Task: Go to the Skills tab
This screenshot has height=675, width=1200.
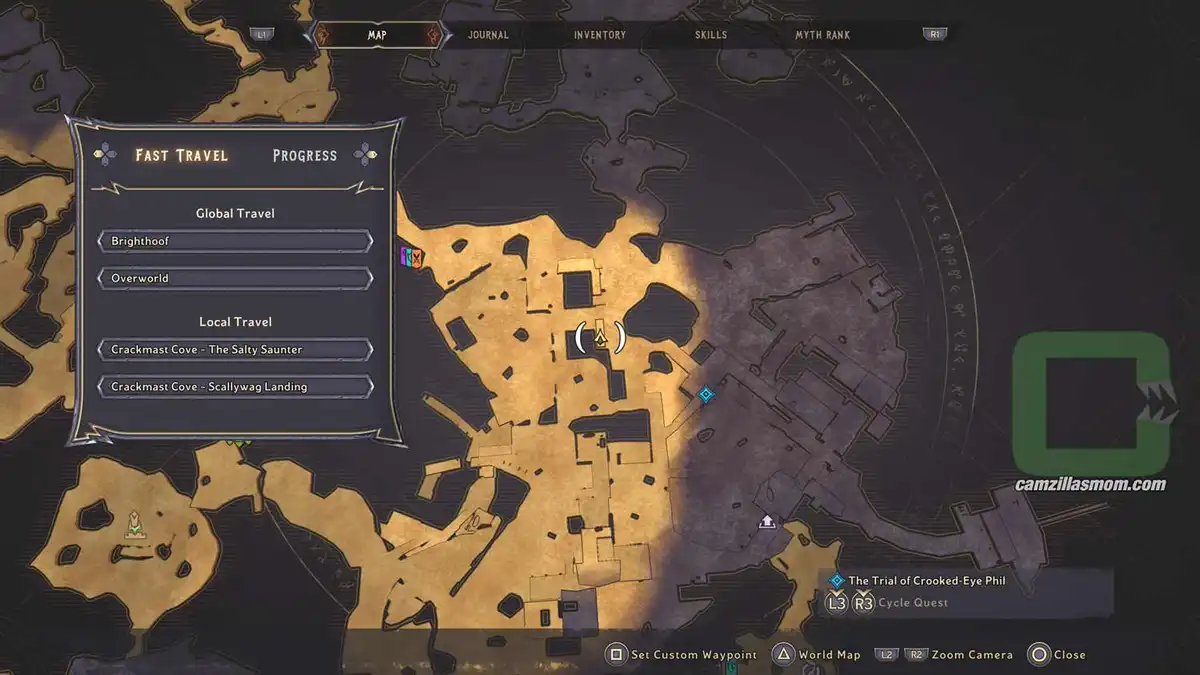Action: pyautogui.click(x=711, y=35)
